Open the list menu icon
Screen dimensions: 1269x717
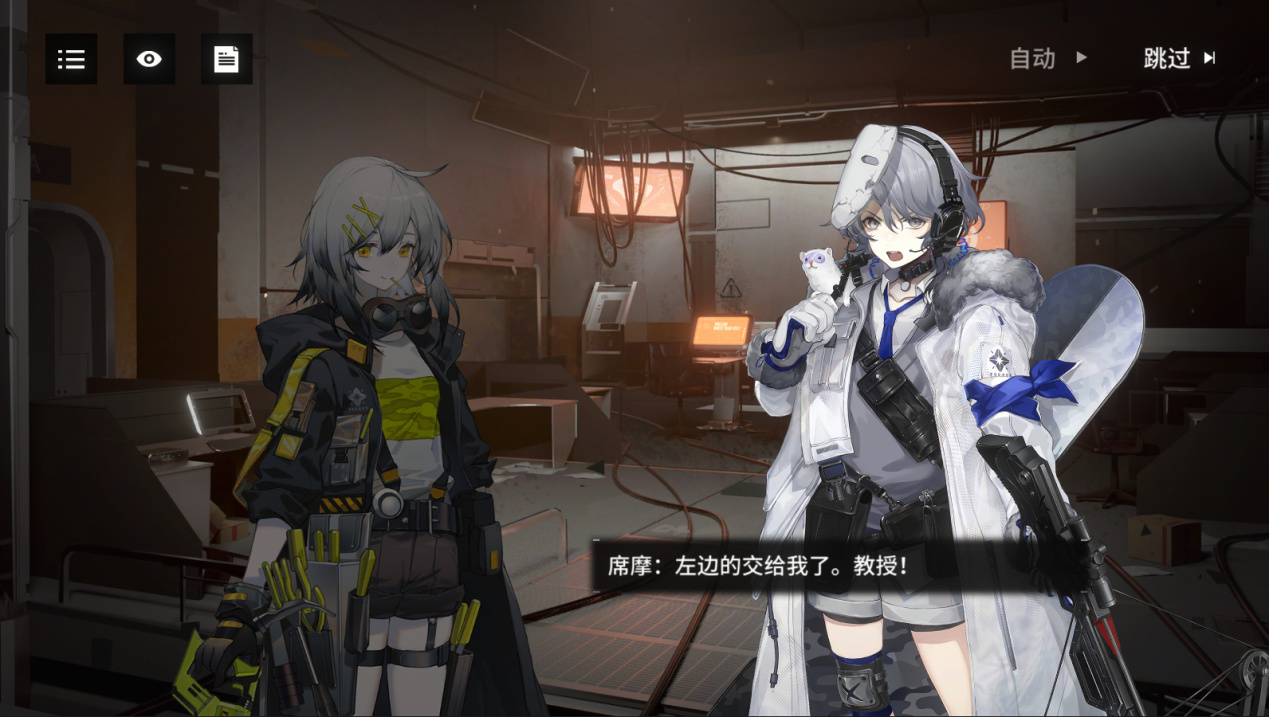click(71, 59)
